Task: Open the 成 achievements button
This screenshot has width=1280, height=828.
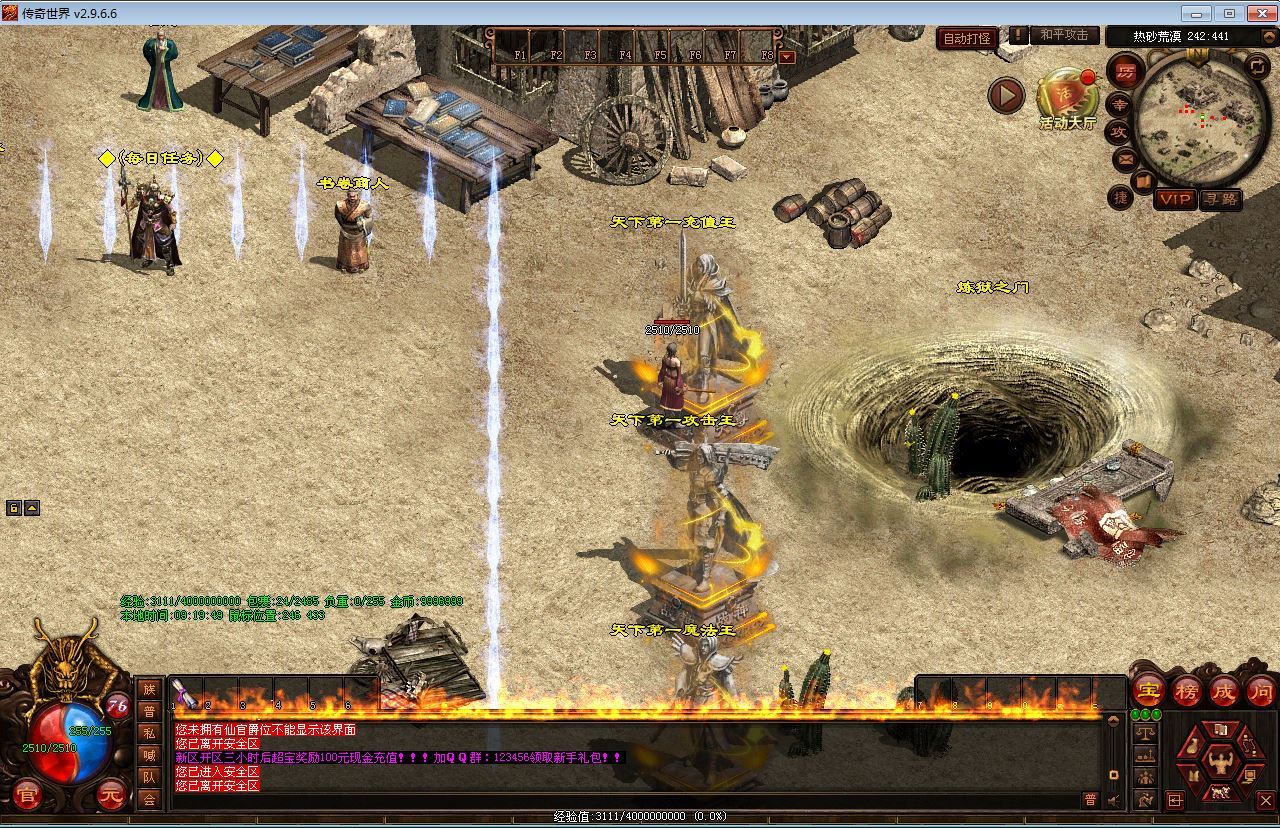Action: 1224,690
